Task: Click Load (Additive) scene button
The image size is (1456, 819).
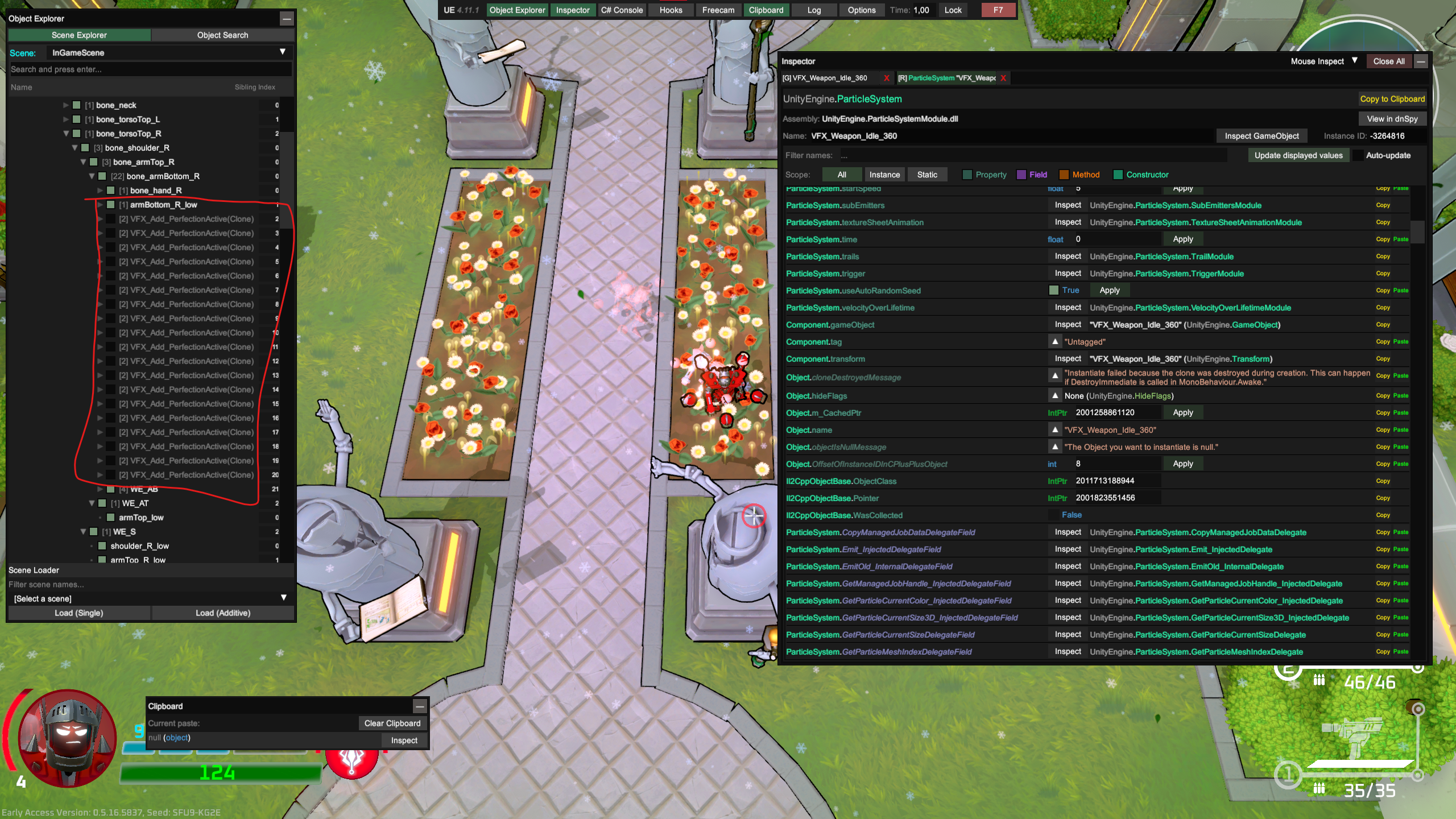Action: [x=222, y=613]
